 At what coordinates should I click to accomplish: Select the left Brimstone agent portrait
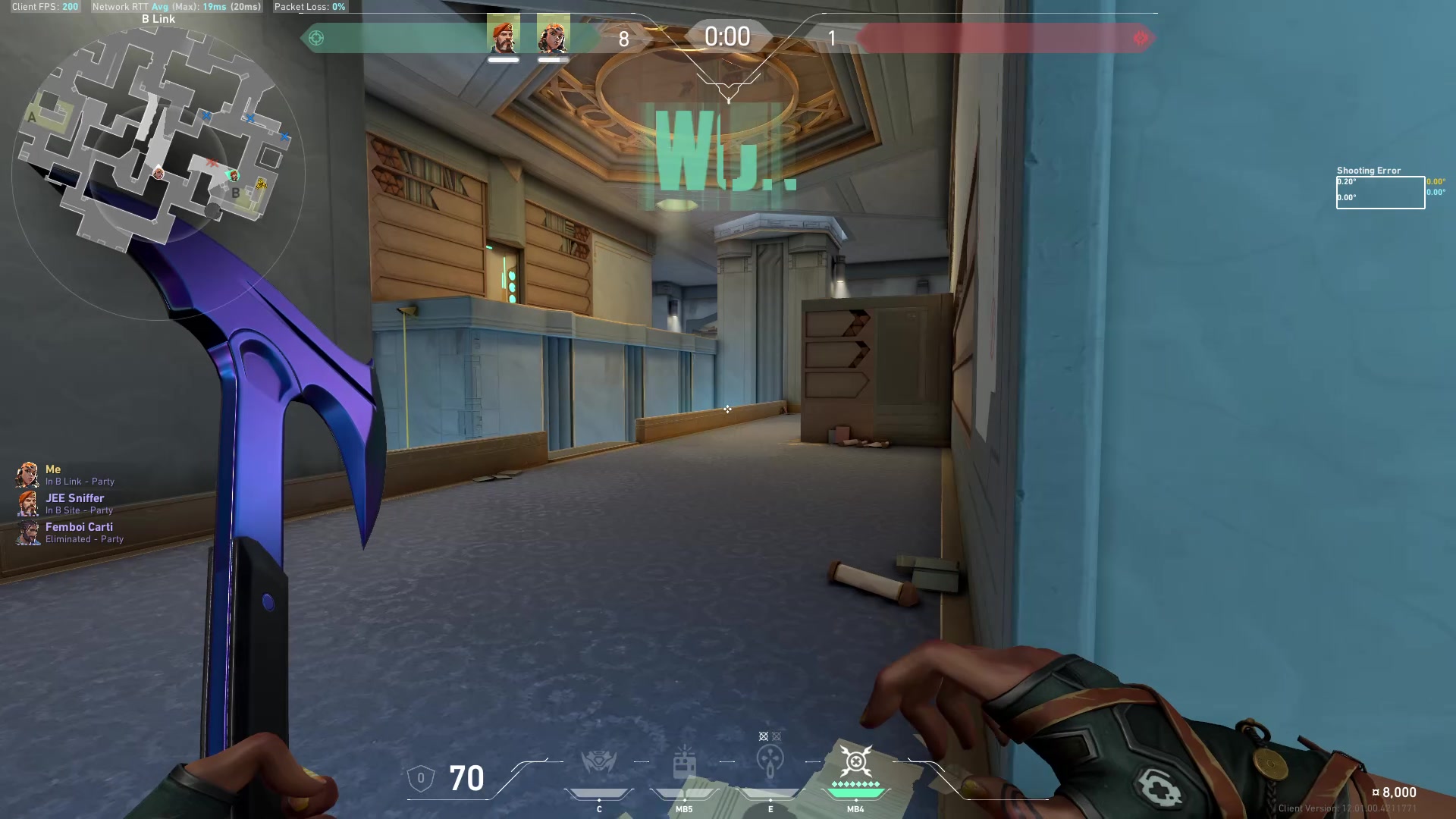click(504, 36)
